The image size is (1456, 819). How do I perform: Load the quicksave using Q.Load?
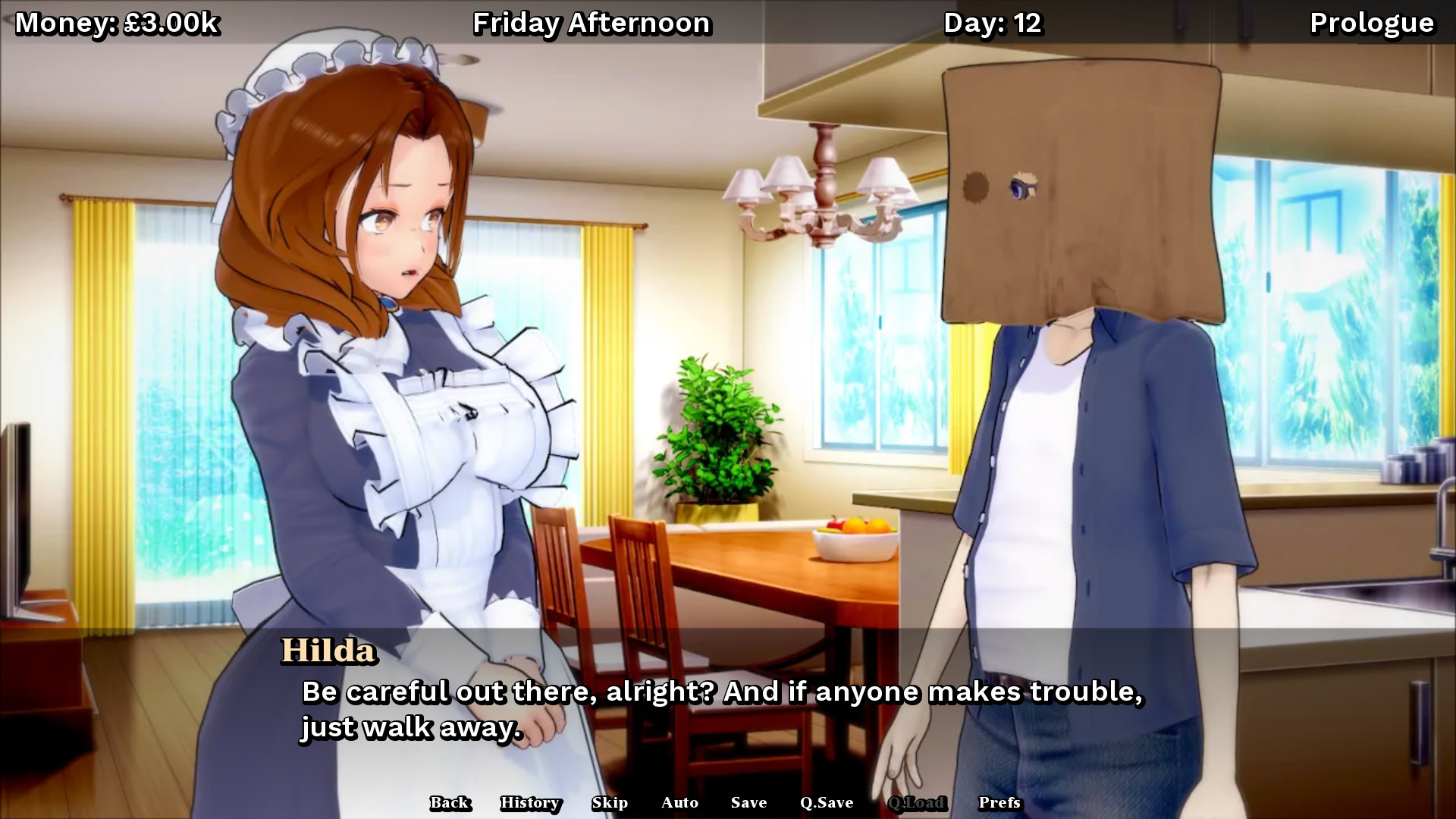tap(917, 802)
